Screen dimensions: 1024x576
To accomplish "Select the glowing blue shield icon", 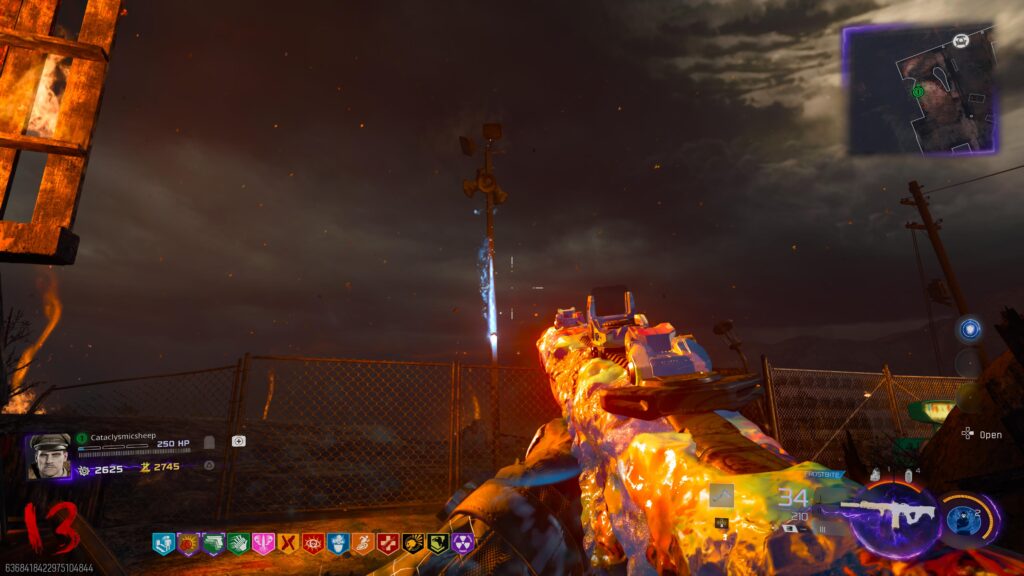I will [968, 329].
